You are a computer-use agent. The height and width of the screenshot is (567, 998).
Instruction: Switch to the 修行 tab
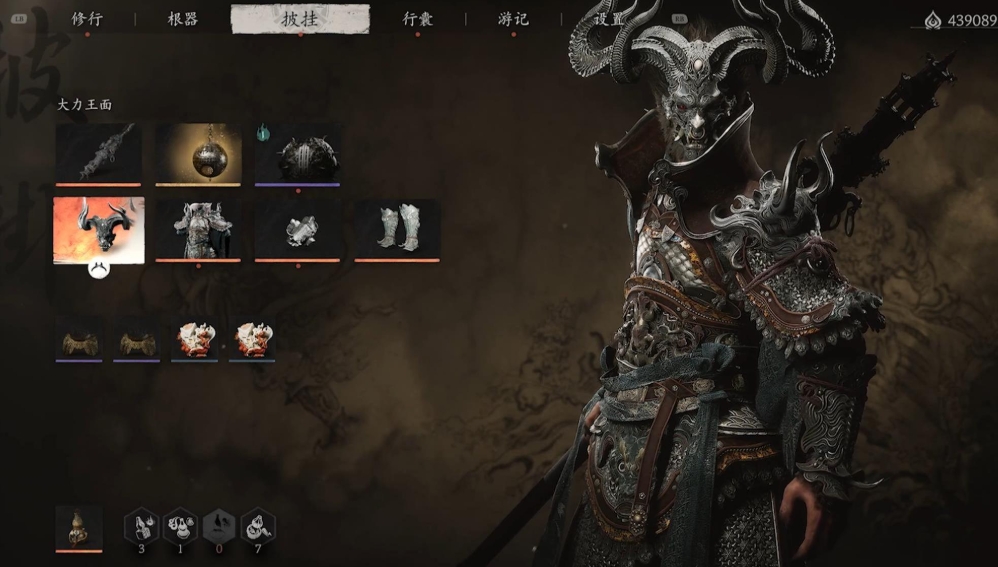87,19
